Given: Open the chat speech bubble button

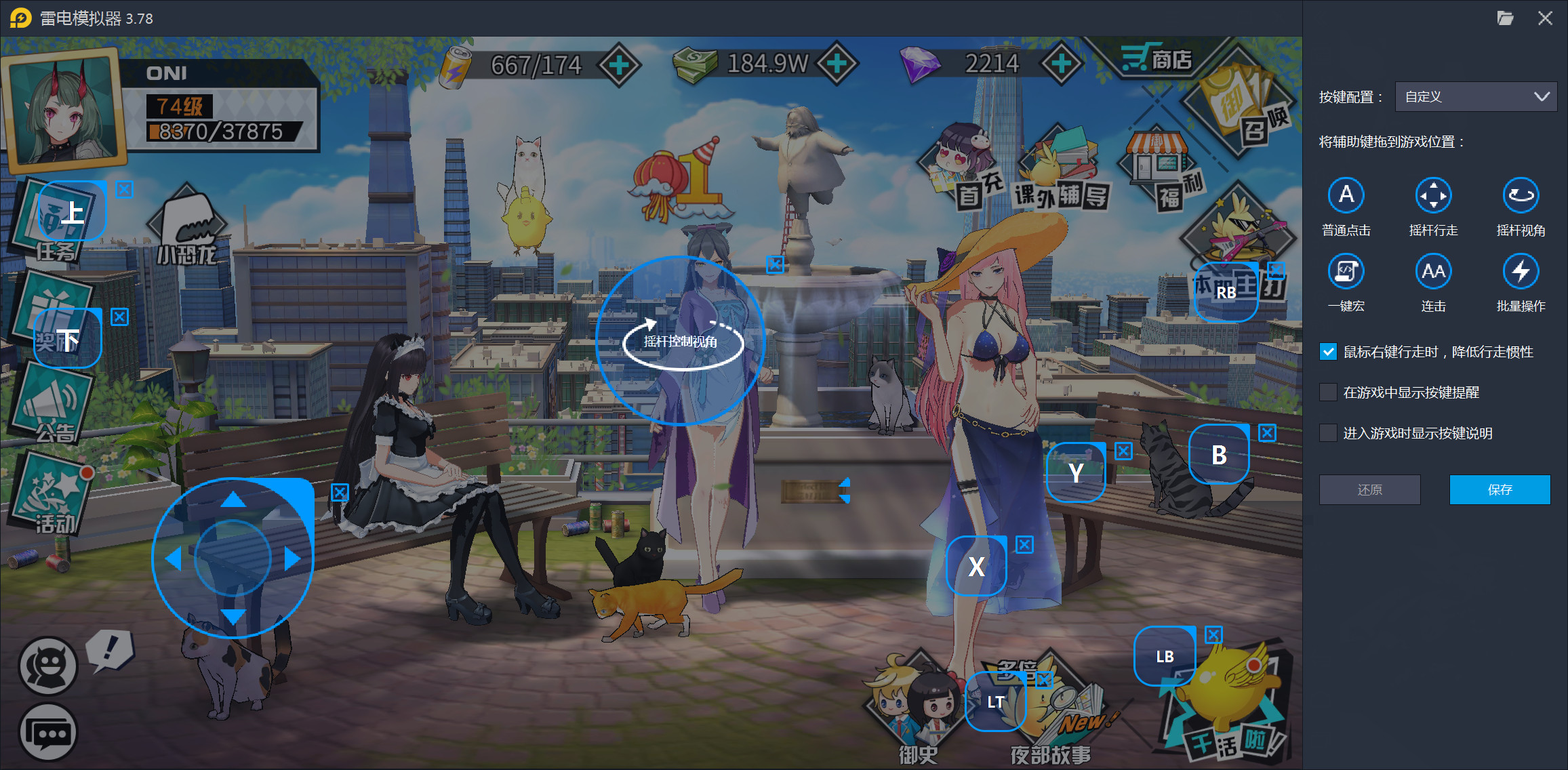Looking at the screenshot, I should pyautogui.click(x=47, y=733).
